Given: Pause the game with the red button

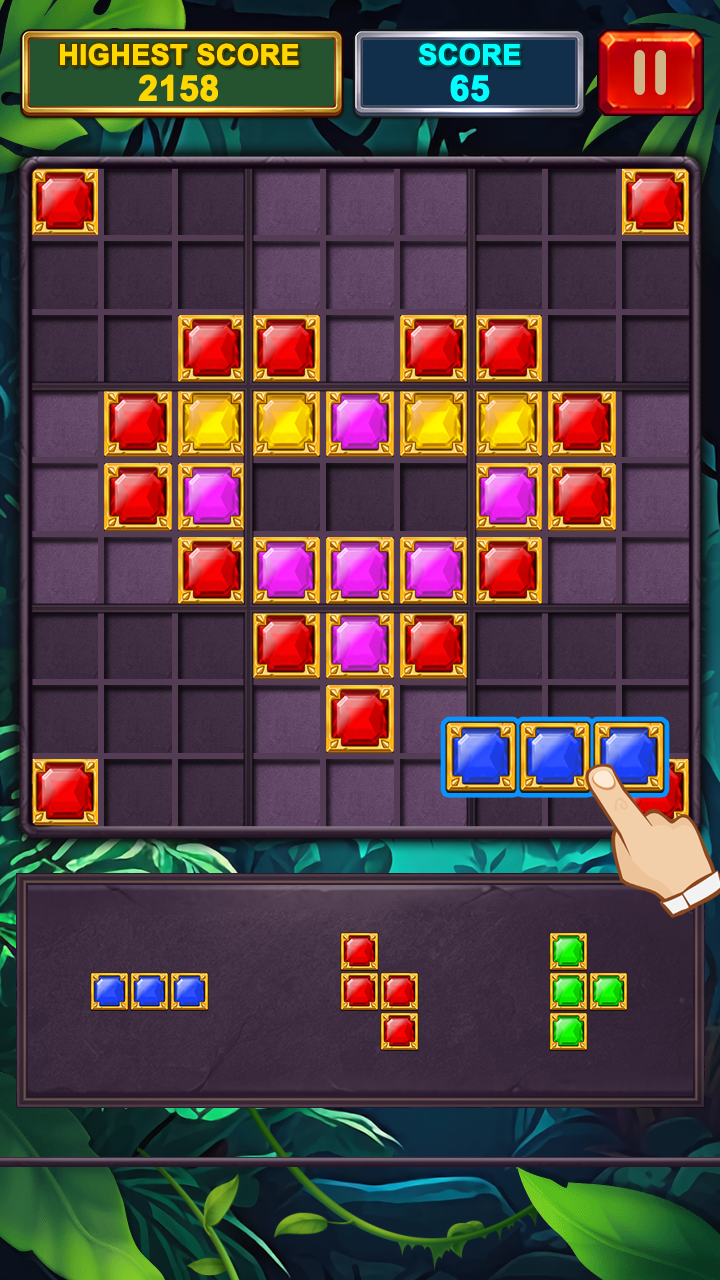Looking at the screenshot, I should point(650,73).
